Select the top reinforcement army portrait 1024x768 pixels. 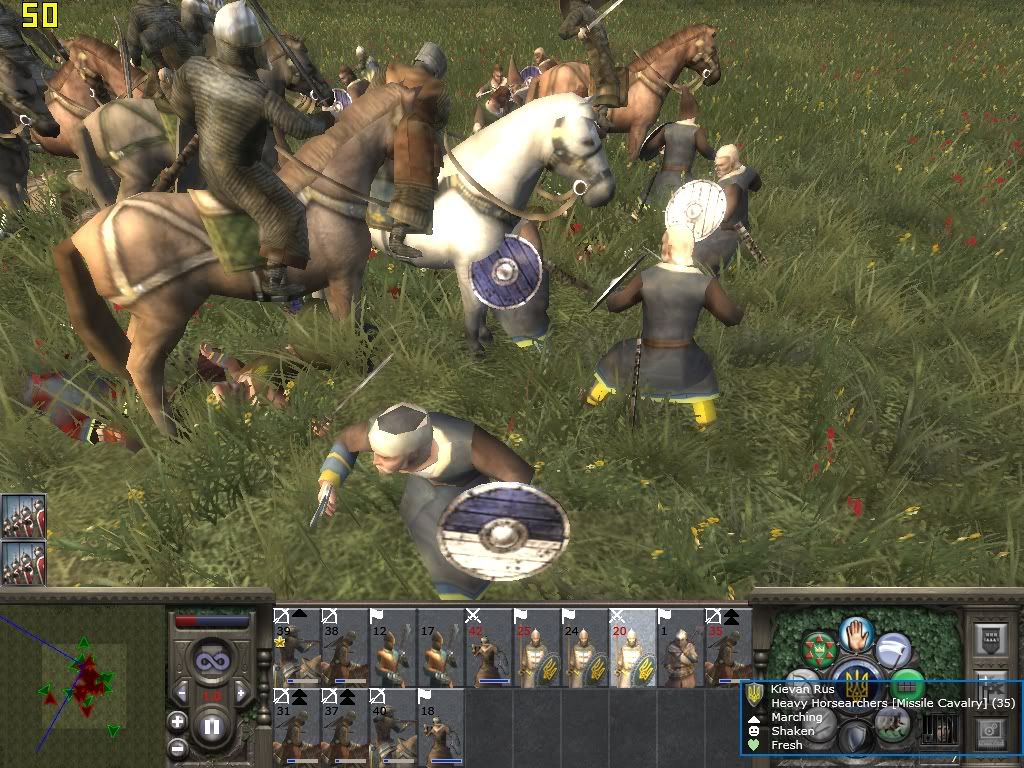pos(23,517)
